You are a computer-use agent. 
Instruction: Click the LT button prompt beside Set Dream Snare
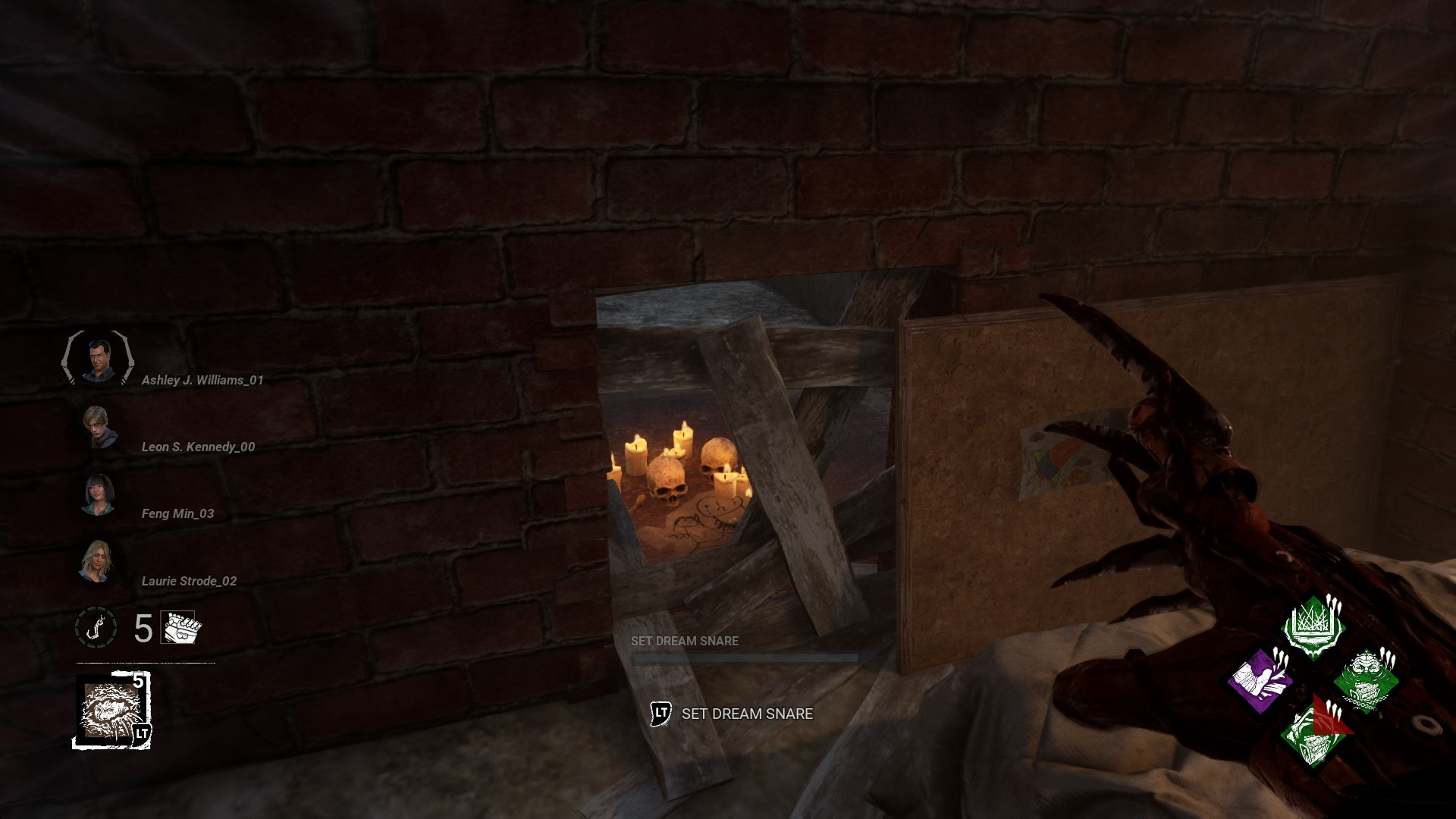[659, 714]
